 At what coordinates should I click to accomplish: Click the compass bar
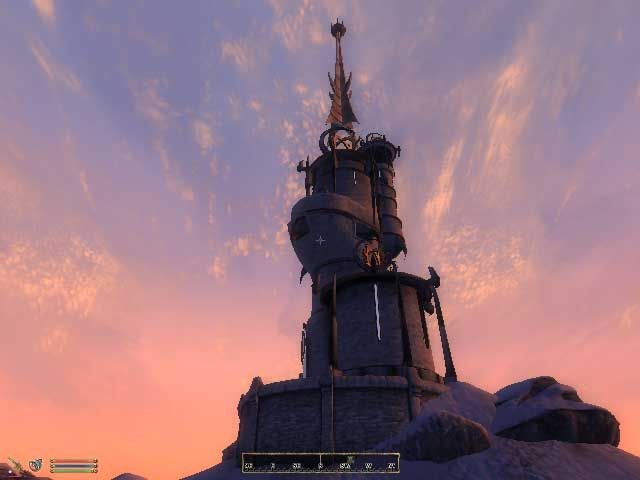click(x=320, y=462)
